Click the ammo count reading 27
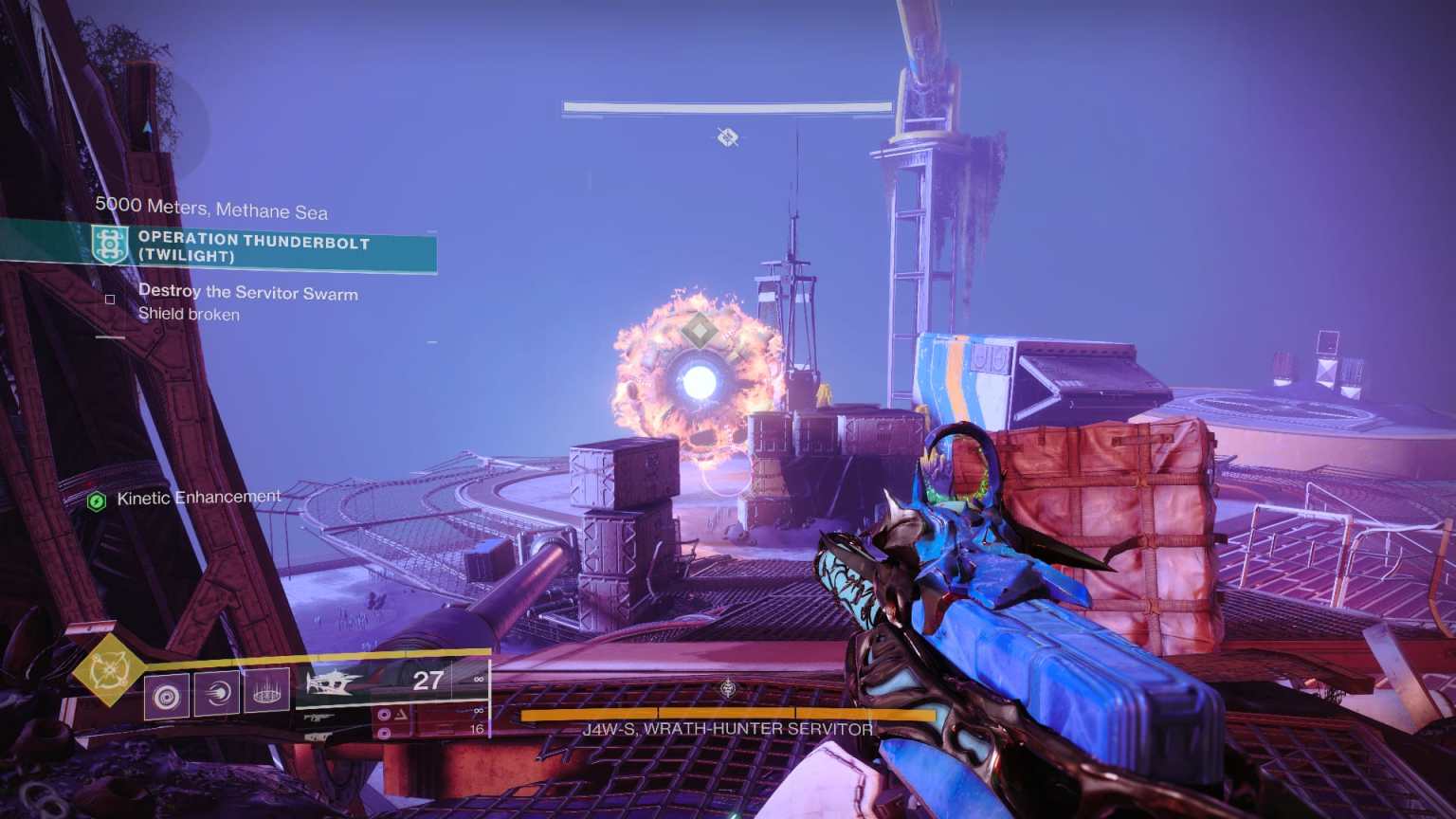 [427, 681]
